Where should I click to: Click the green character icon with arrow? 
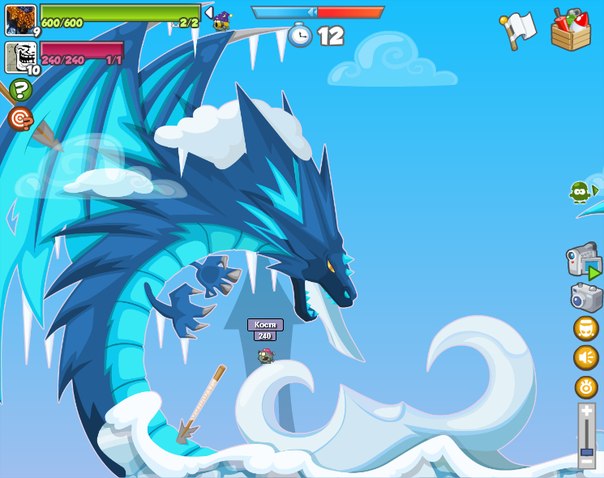pyautogui.click(x=582, y=191)
